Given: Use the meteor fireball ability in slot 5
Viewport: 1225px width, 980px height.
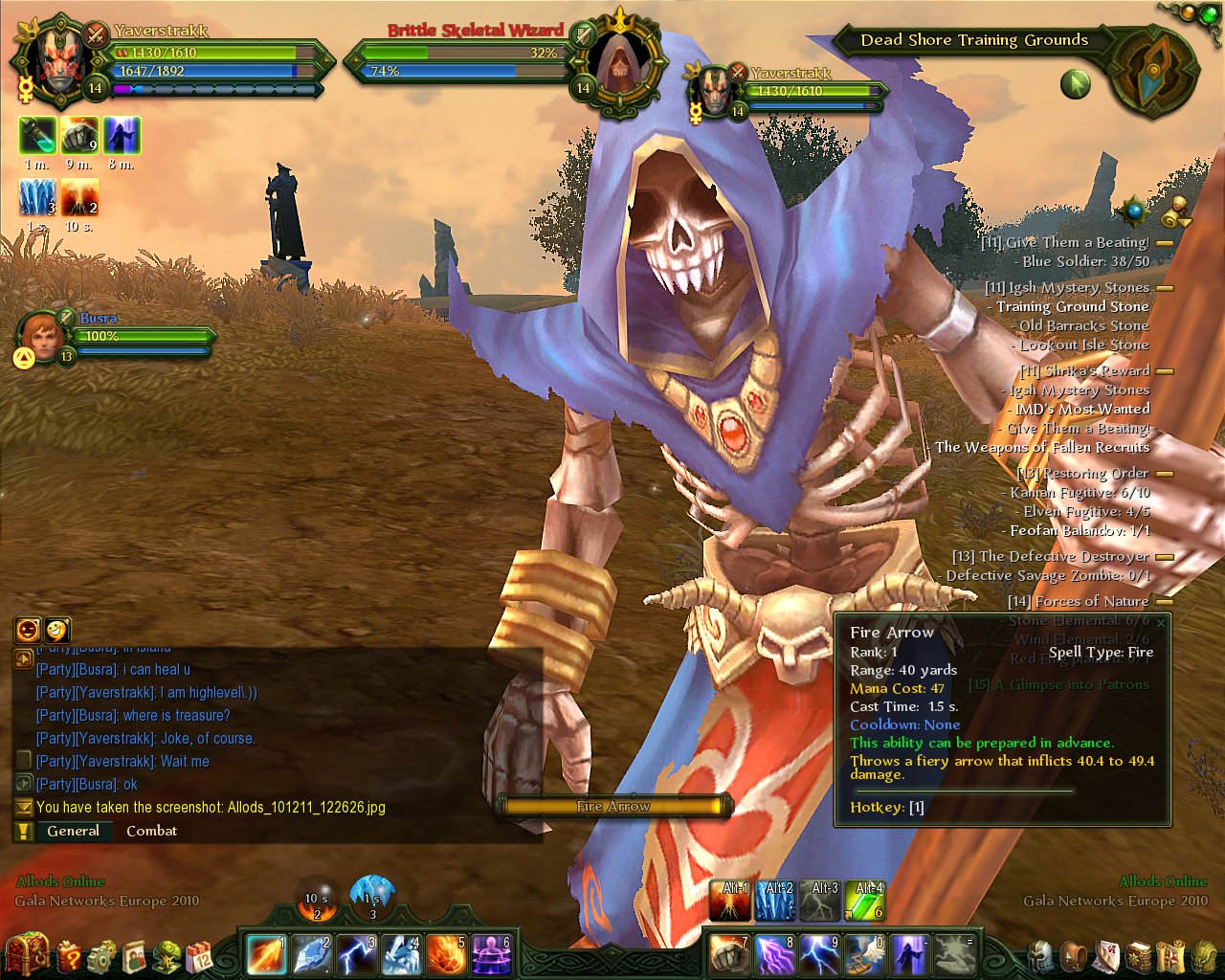Looking at the screenshot, I should click(x=447, y=954).
